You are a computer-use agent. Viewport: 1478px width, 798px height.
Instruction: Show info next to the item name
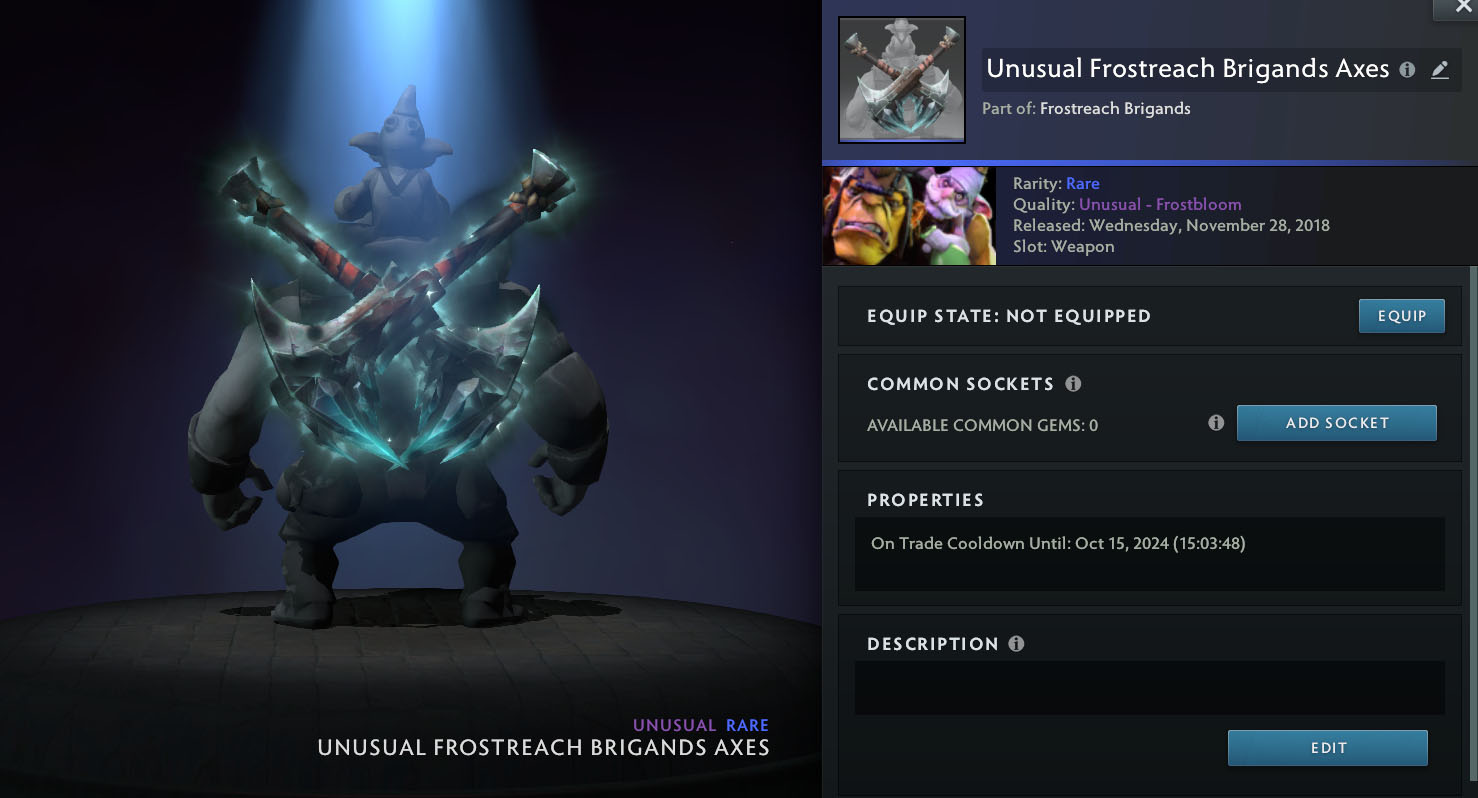point(1407,70)
